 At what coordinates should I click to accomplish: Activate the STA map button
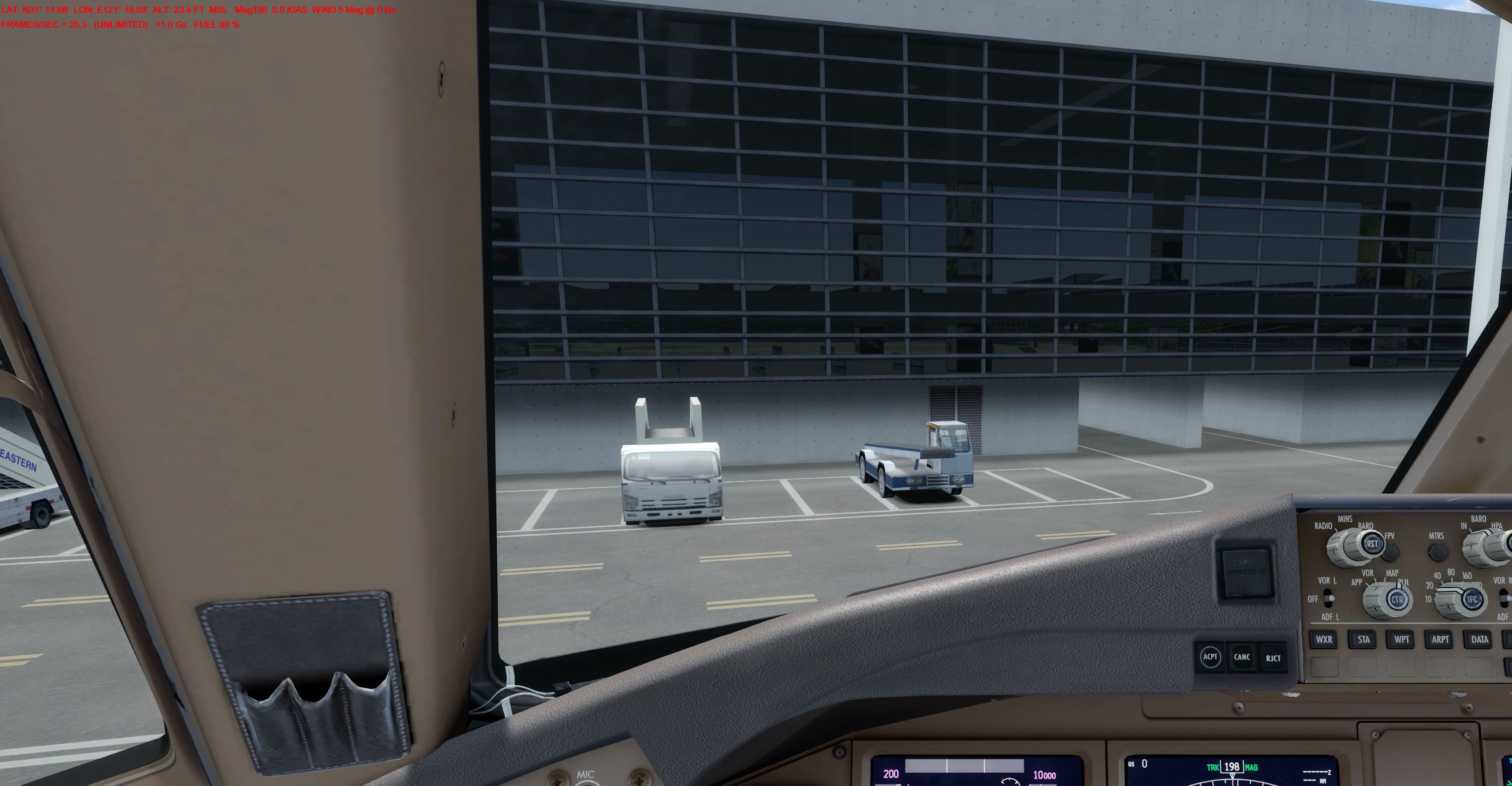[x=1363, y=639]
